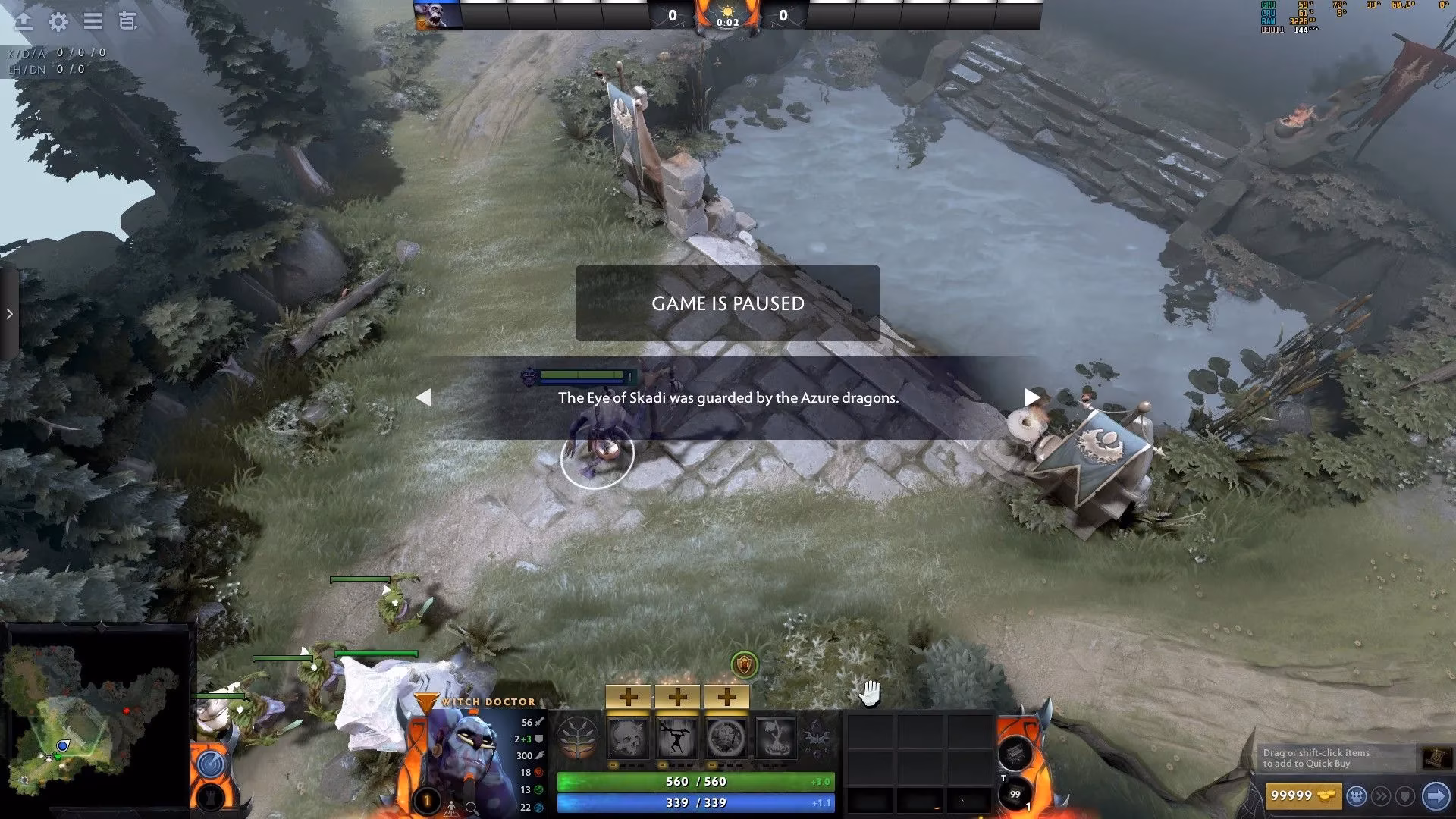Open the shop guide icon top left
Image resolution: width=1456 pixels, height=819 pixels.
[126, 22]
